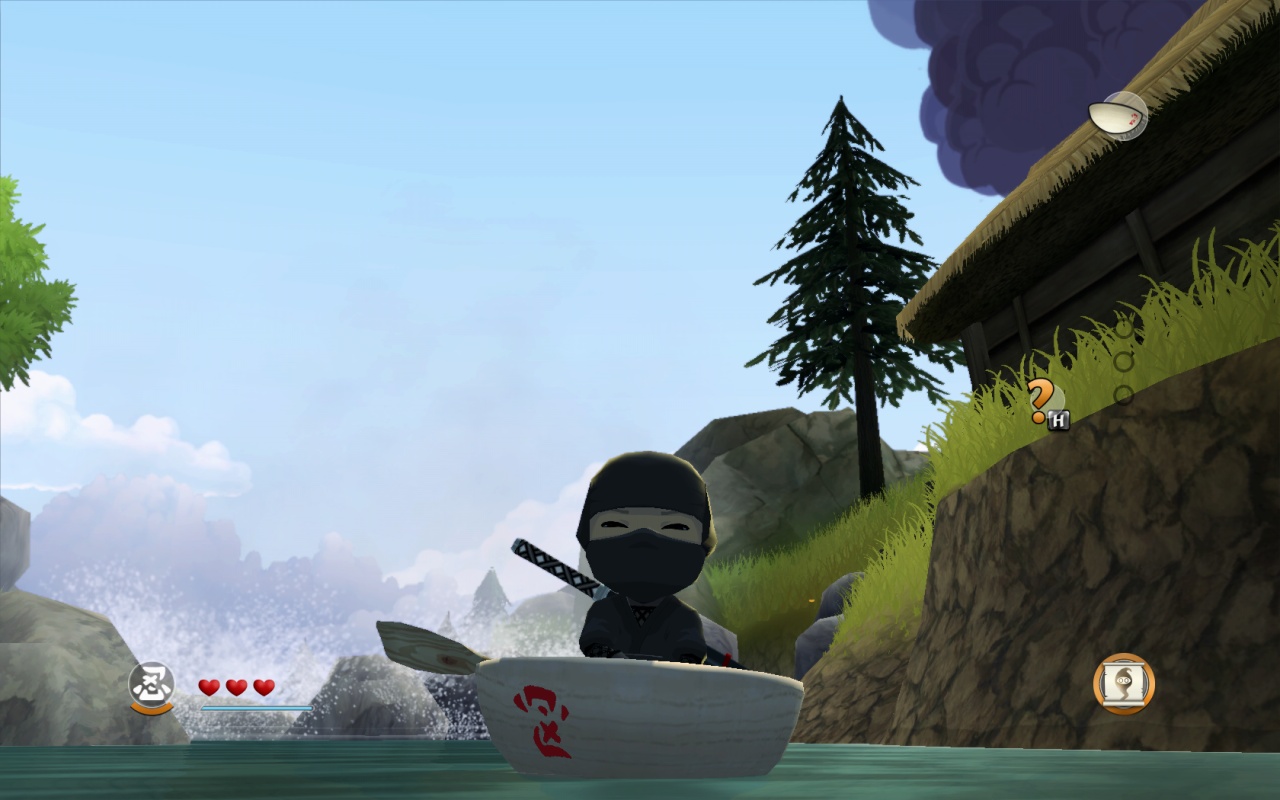Click the first red heart
The width and height of the screenshot is (1280, 800).
[207, 688]
